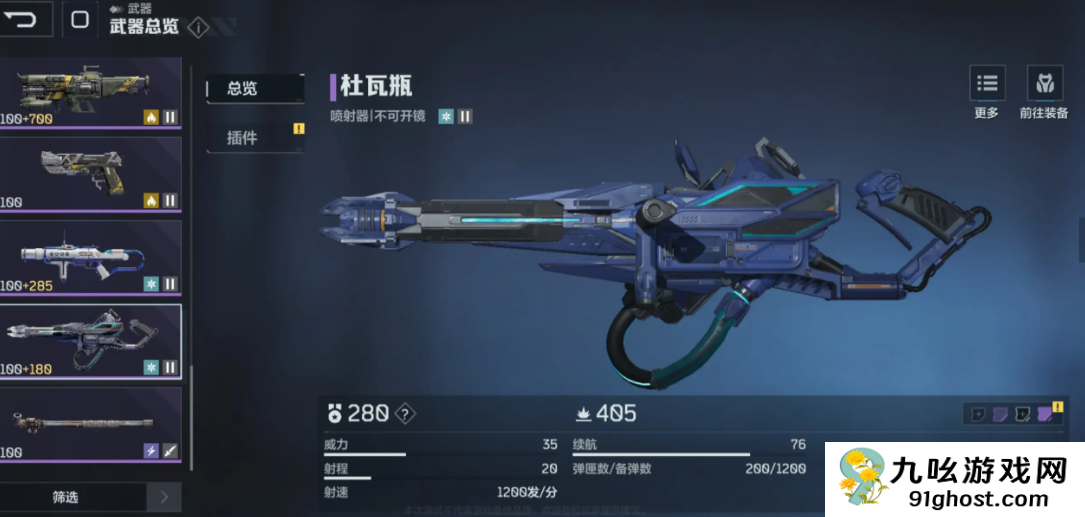Select the pistol weapon in the list
Image resolution: width=1085 pixels, height=517 pixels.
90,174
